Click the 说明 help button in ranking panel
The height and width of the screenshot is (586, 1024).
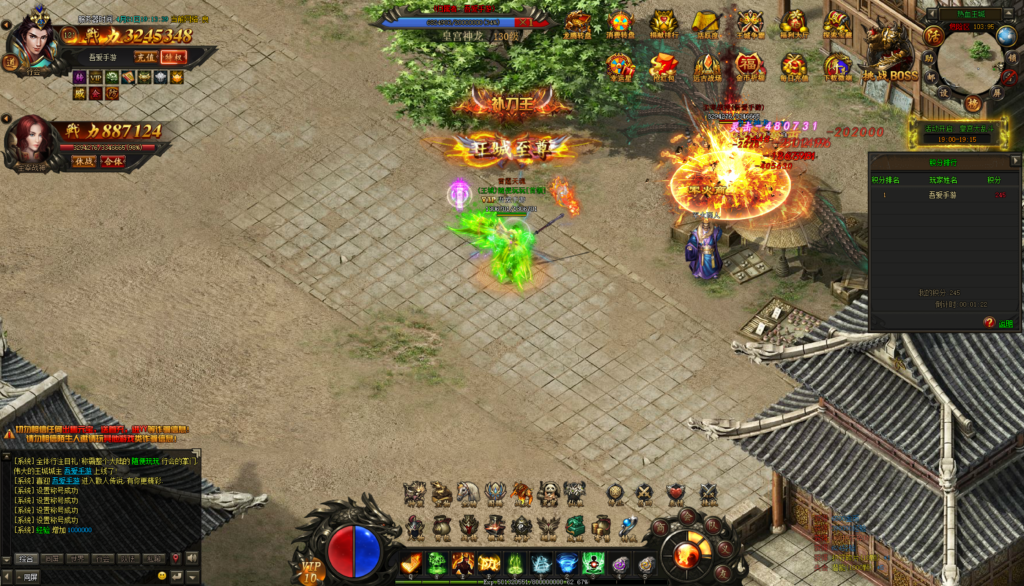(998, 323)
